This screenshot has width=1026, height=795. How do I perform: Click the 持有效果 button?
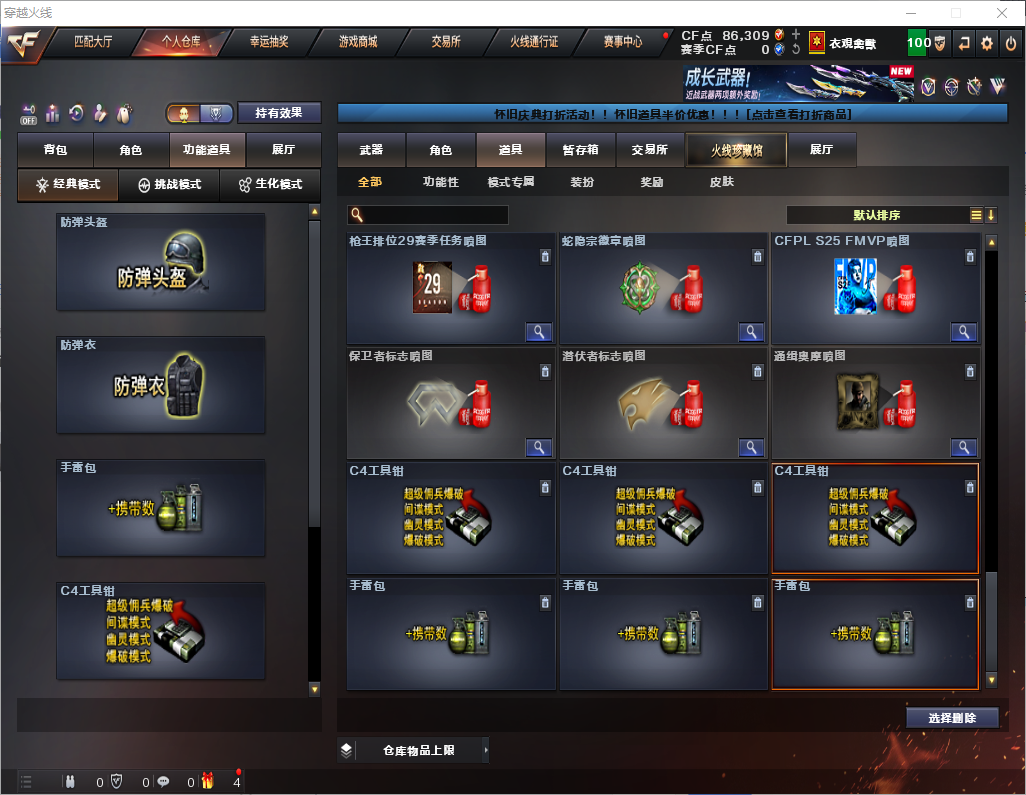point(279,113)
